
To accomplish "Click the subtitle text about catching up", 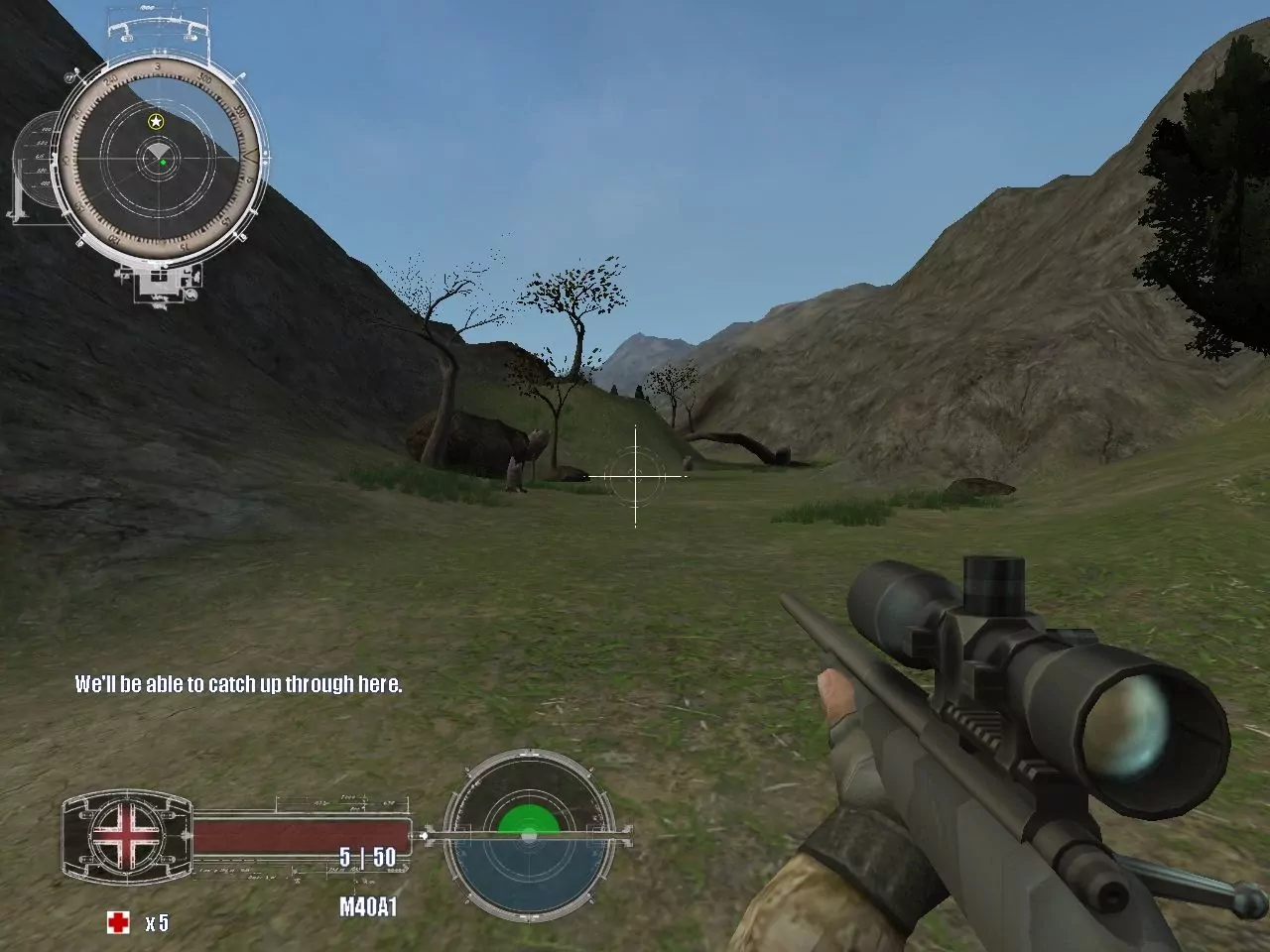I will (238, 683).
